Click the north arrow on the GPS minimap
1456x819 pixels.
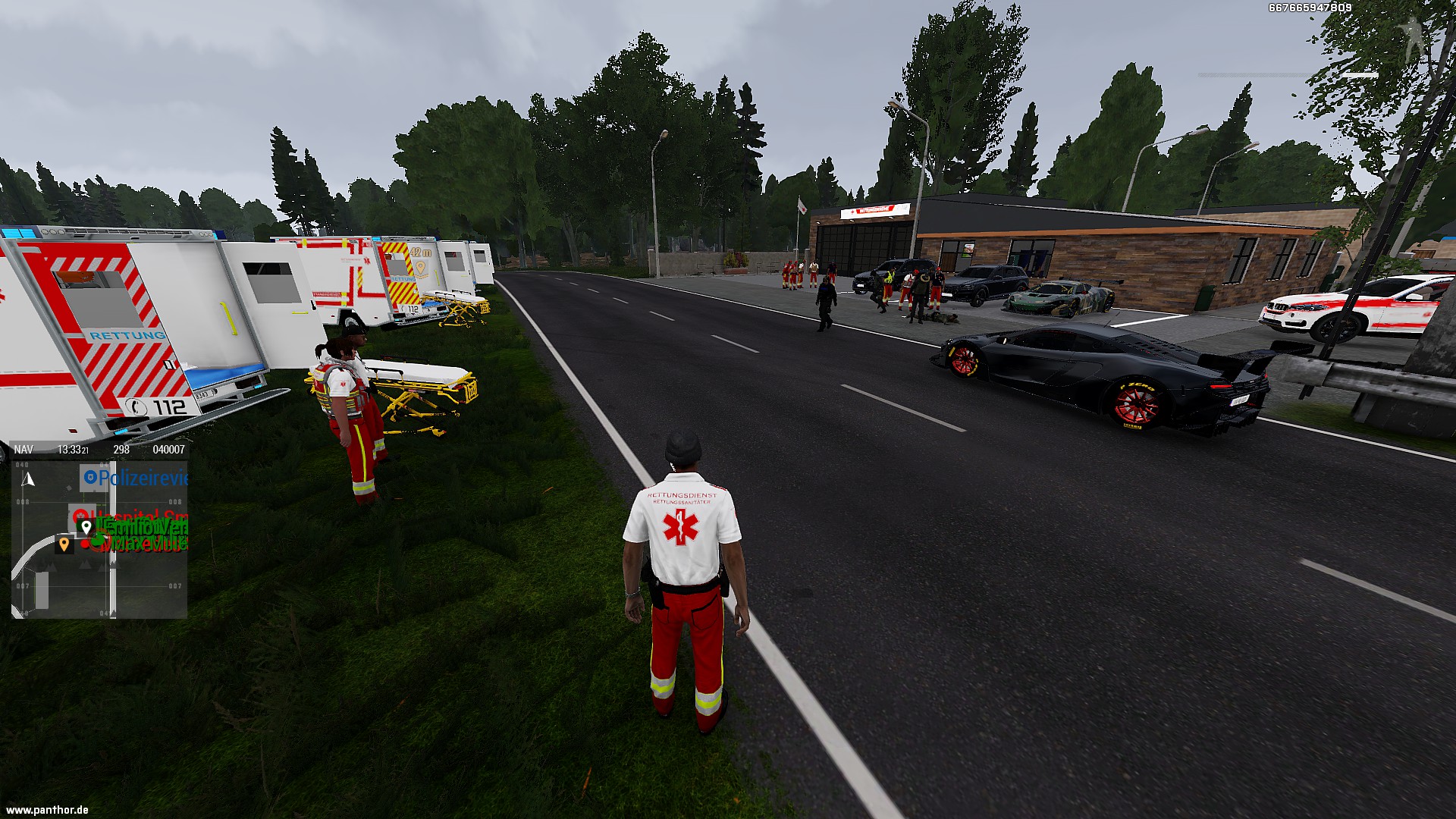tap(30, 479)
